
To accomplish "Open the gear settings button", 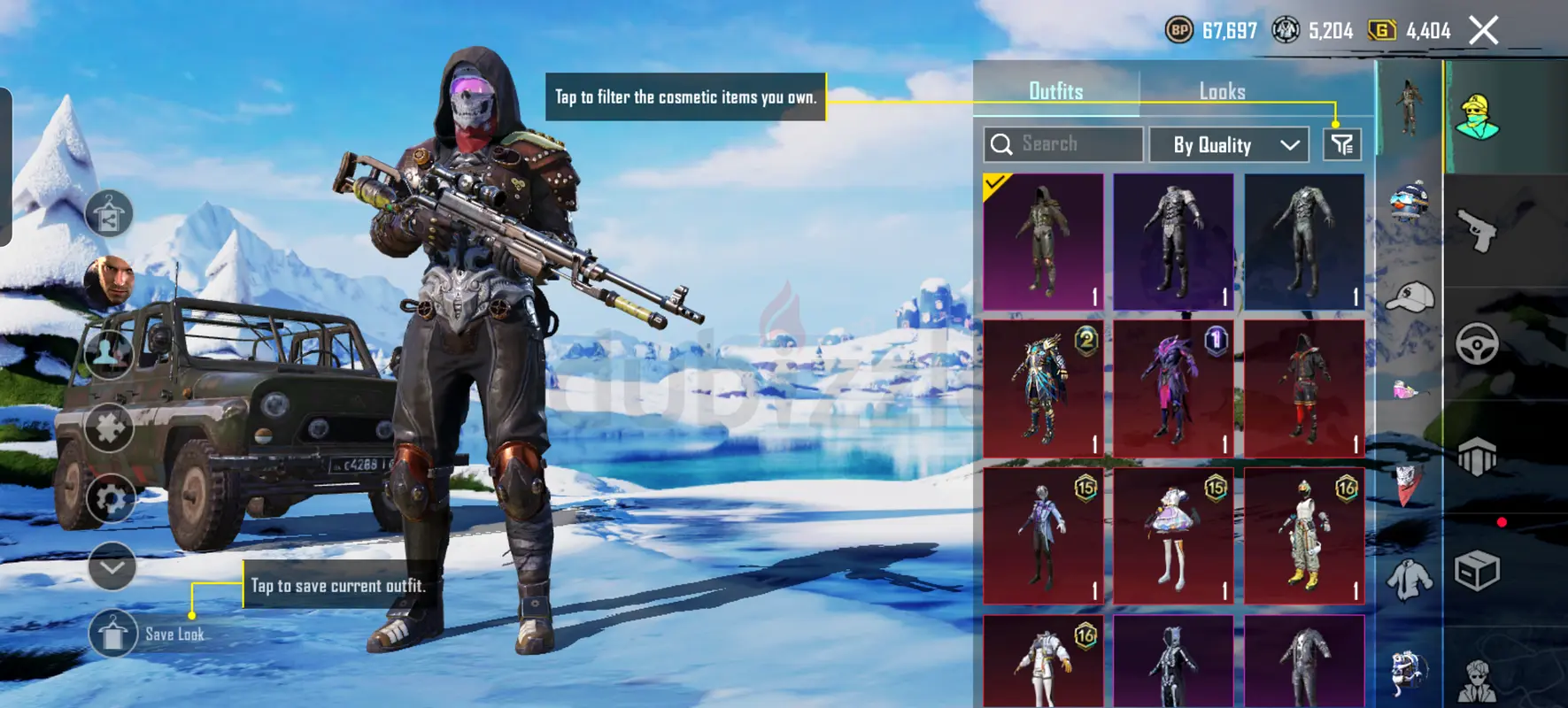I will tap(111, 499).
